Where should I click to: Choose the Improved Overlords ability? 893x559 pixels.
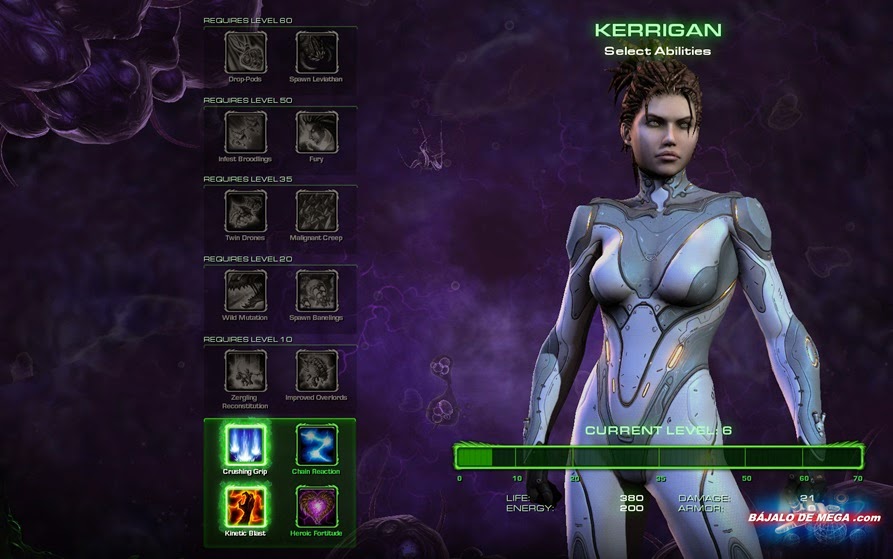(x=316, y=370)
